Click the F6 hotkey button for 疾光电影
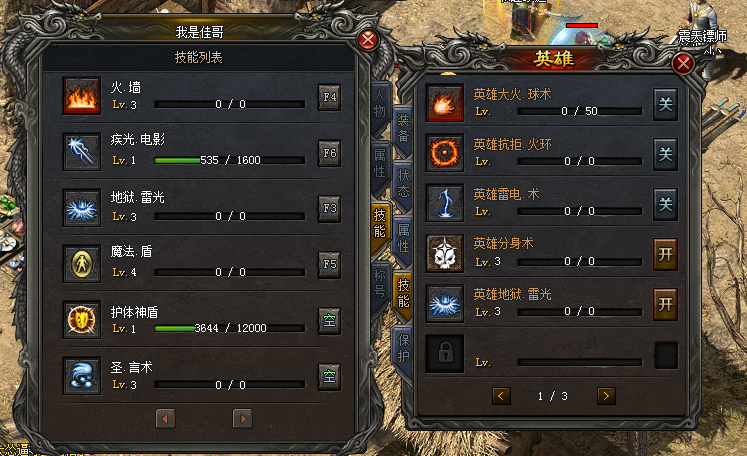747x456 pixels. pyautogui.click(x=330, y=153)
